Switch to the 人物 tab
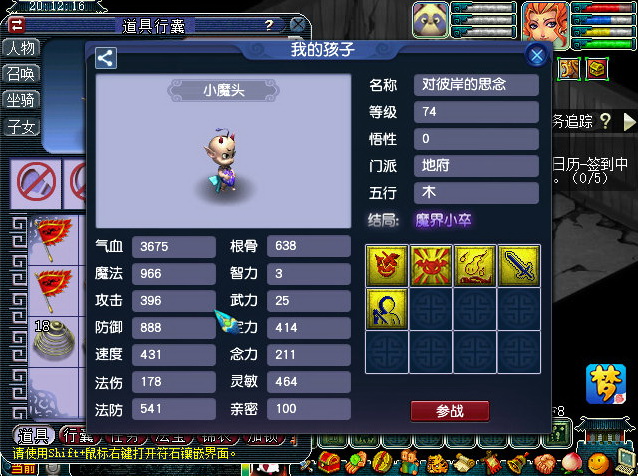This screenshot has width=638, height=476. [x=21, y=48]
